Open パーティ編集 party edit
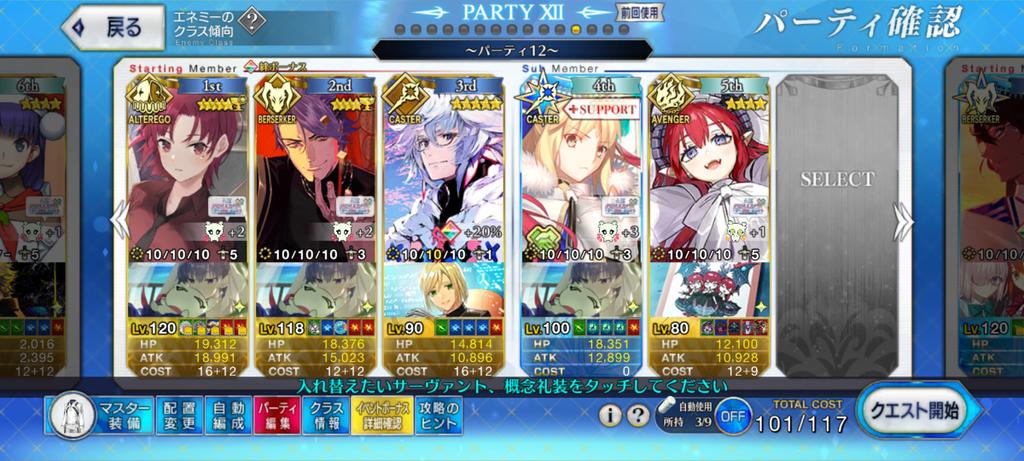The height and width of the screenshot is (461, 1024). coord(278,416)
